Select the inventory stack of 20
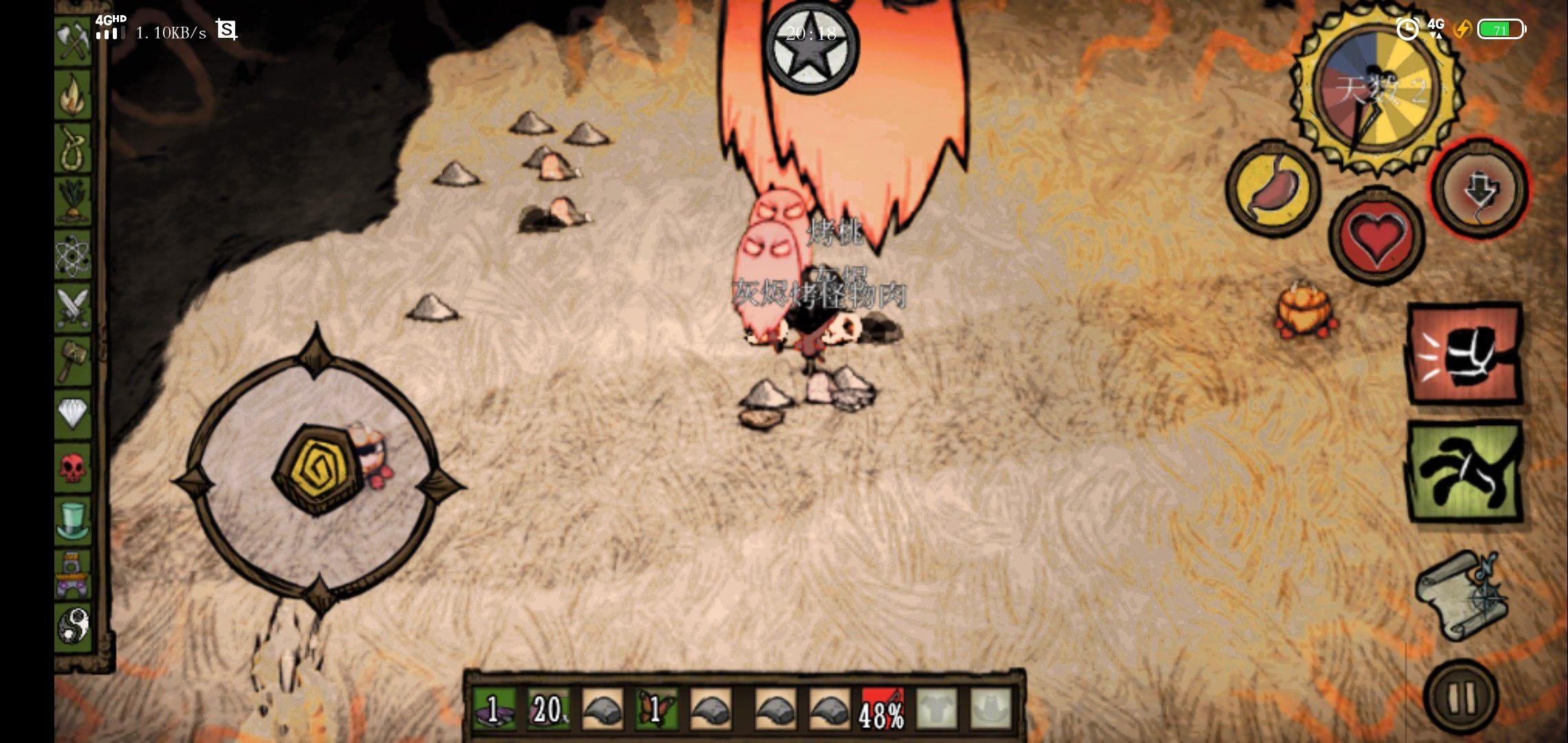The height and width of the screenshot is (743, 1568). click(548, 709)
